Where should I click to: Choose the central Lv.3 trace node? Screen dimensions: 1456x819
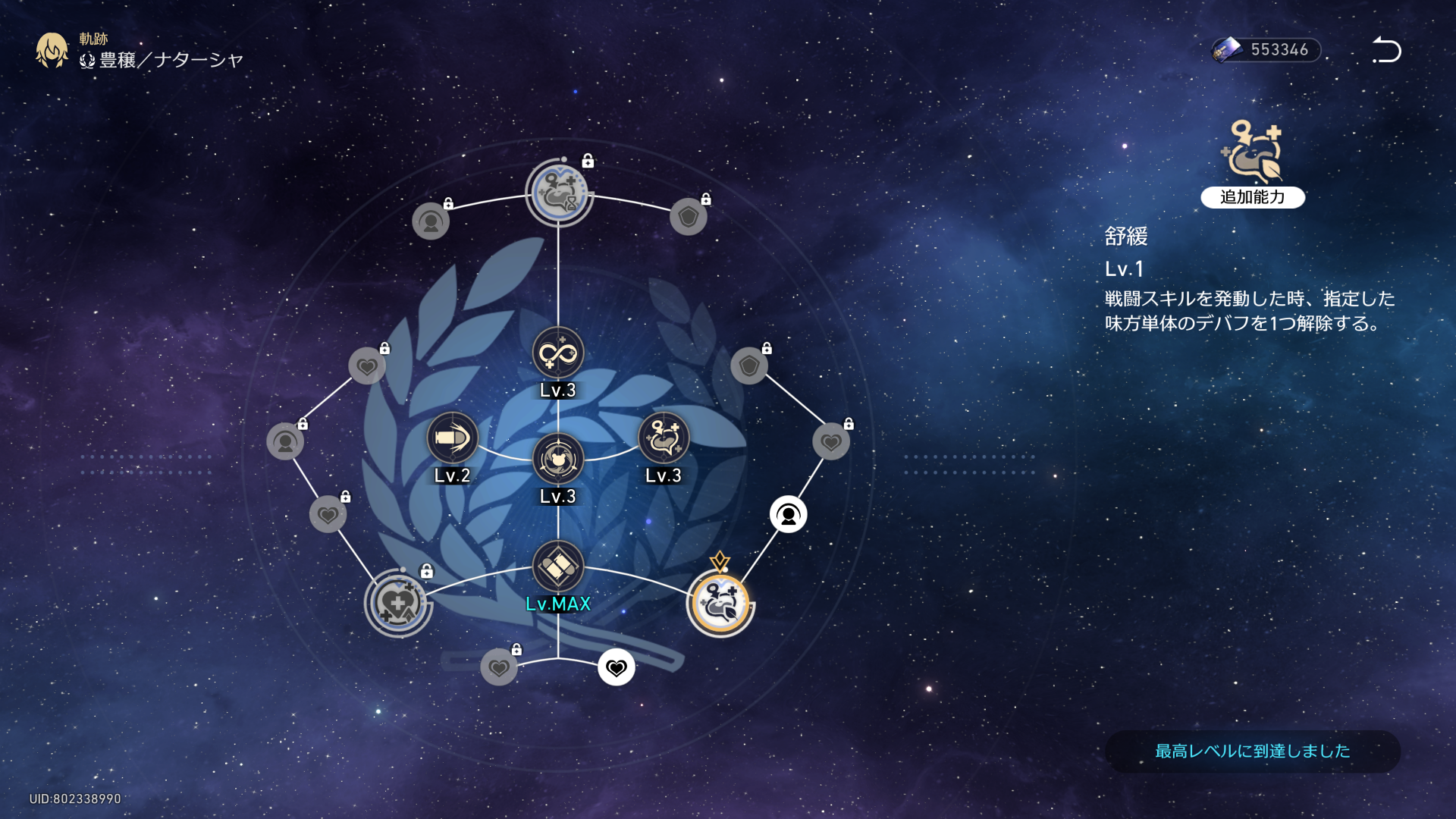[x=558, y=459]
